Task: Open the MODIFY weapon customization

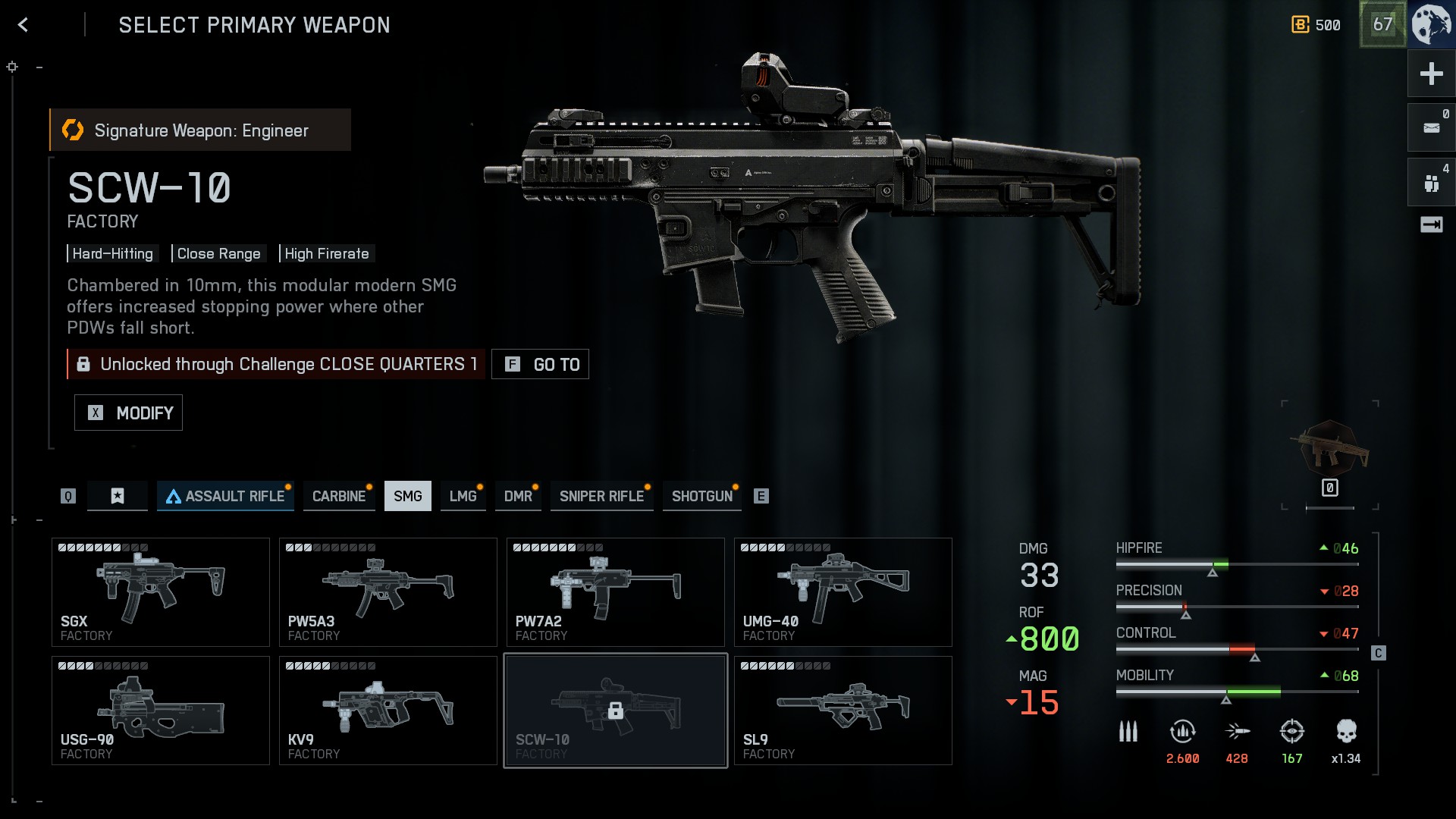Action: [x=129, y=413]
